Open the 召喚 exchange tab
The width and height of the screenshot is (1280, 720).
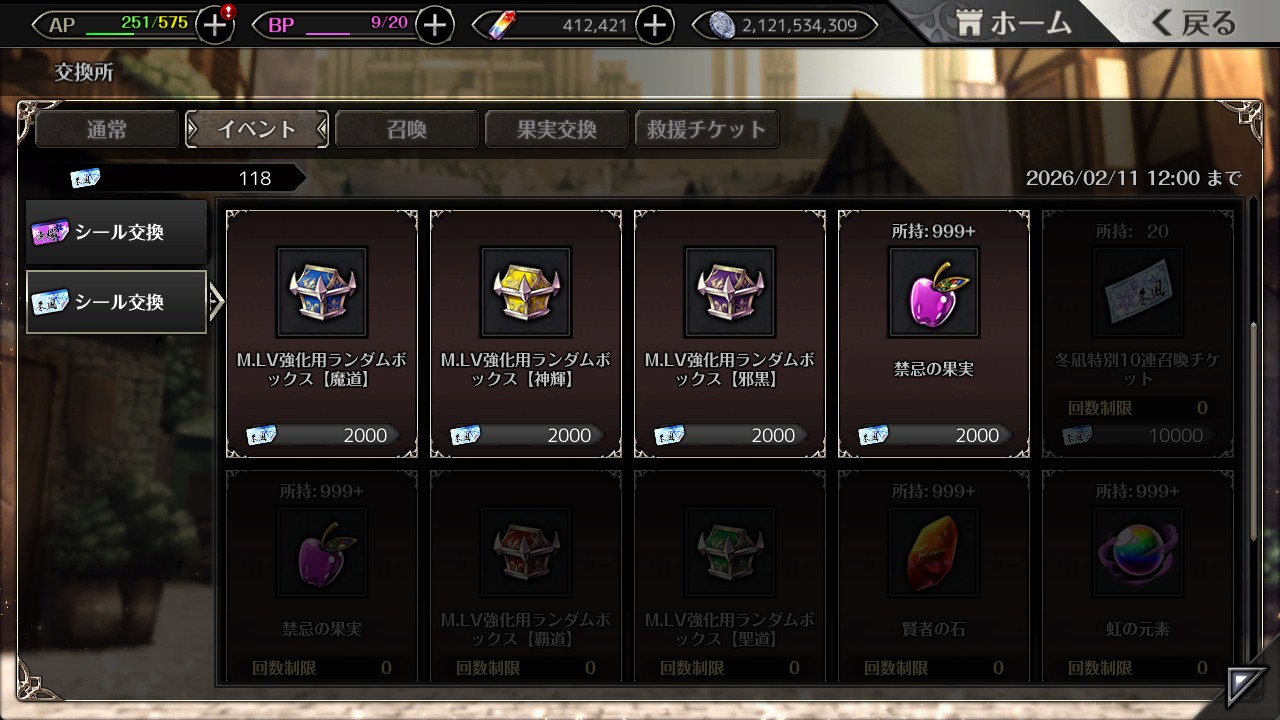point(407,129)
